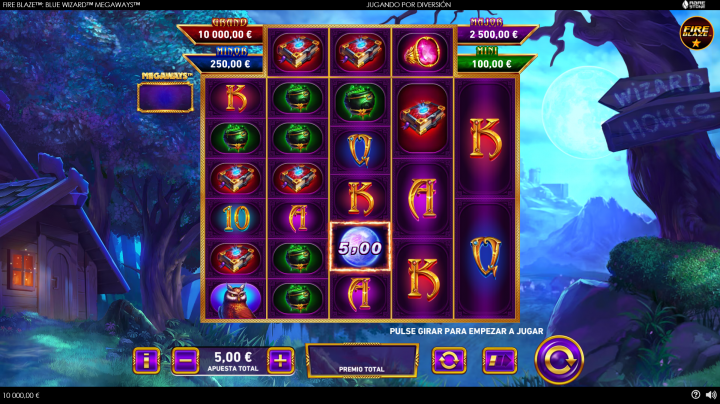
Task: Increase total bet with the plus button
Action: coord(281,360)
